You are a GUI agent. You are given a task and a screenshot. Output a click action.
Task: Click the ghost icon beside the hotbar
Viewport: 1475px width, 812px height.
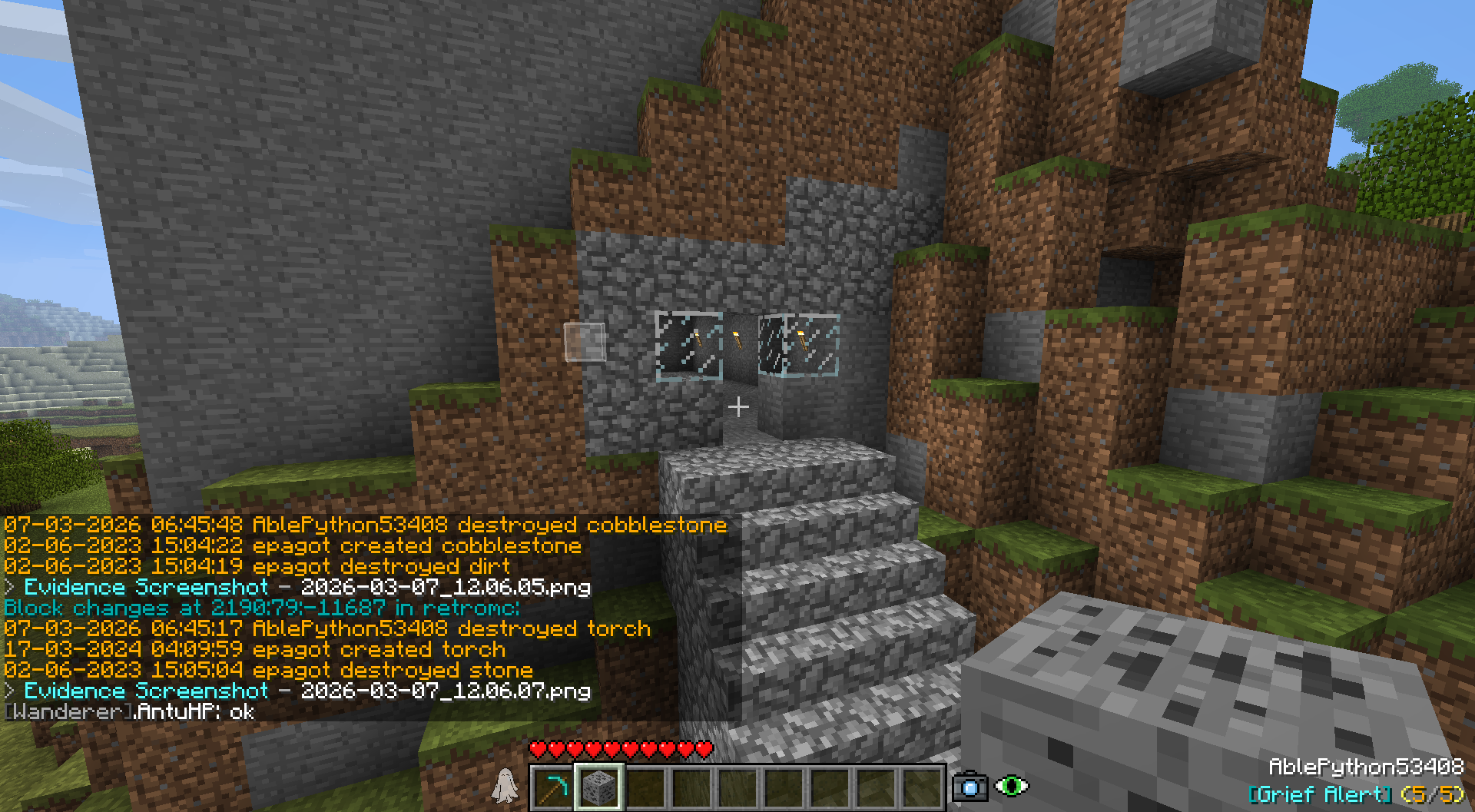coord(505,786)
